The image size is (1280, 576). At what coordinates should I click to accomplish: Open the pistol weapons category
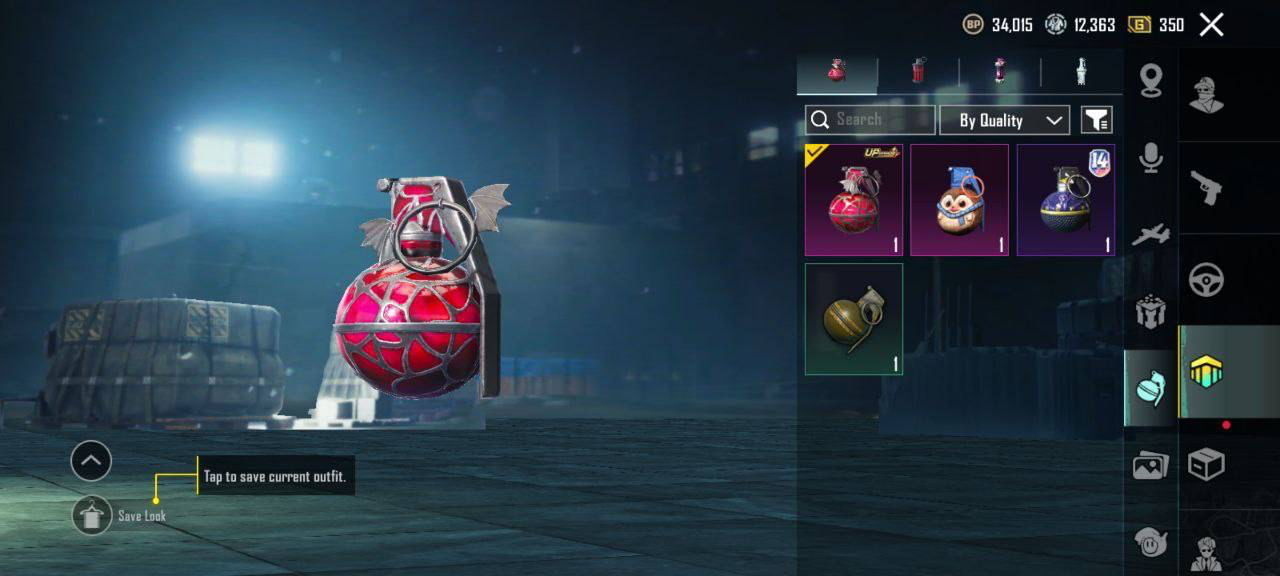click(x=1206, y=186)
